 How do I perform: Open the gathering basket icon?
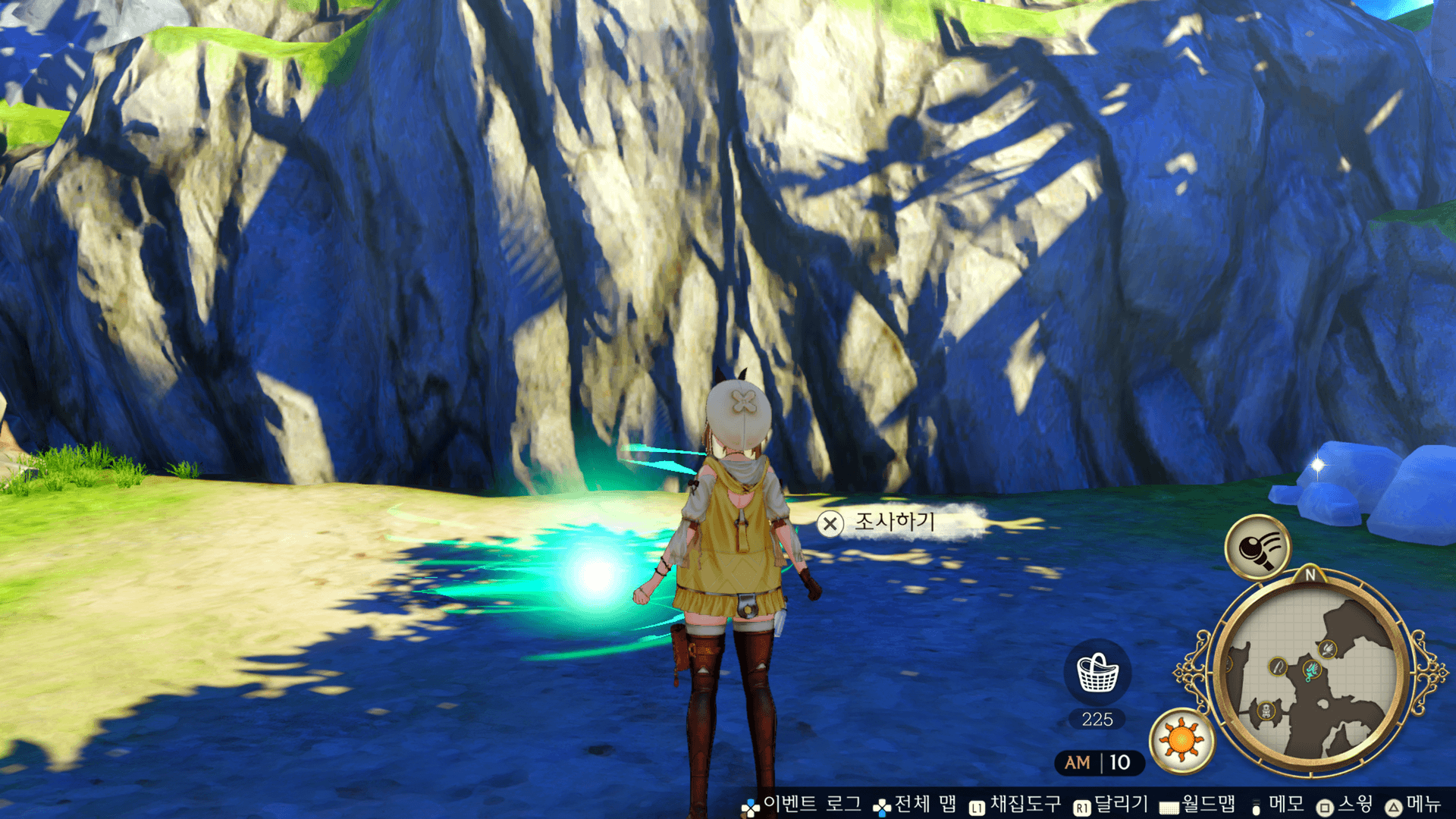tap(1097, 673)
